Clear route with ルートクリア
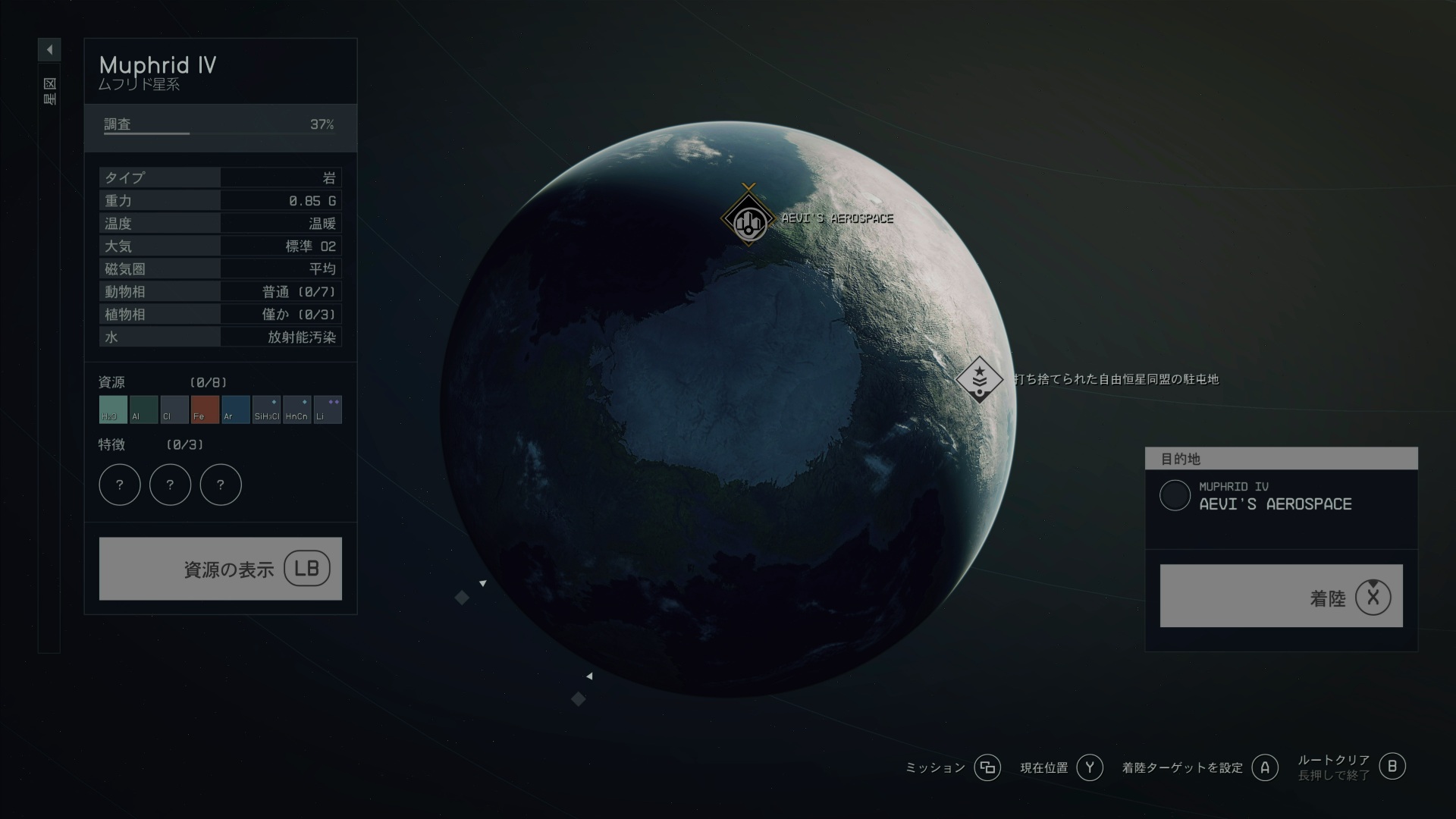This screenshot has height=819, width=1456. click(x=1392, y=767)
